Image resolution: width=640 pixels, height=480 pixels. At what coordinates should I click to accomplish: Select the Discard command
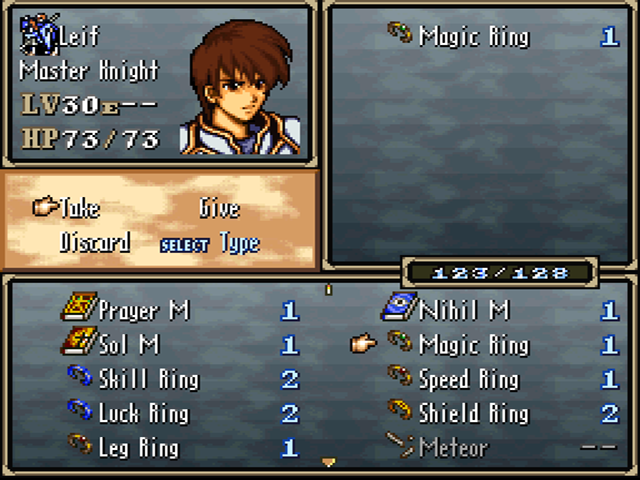click(95, 243)
